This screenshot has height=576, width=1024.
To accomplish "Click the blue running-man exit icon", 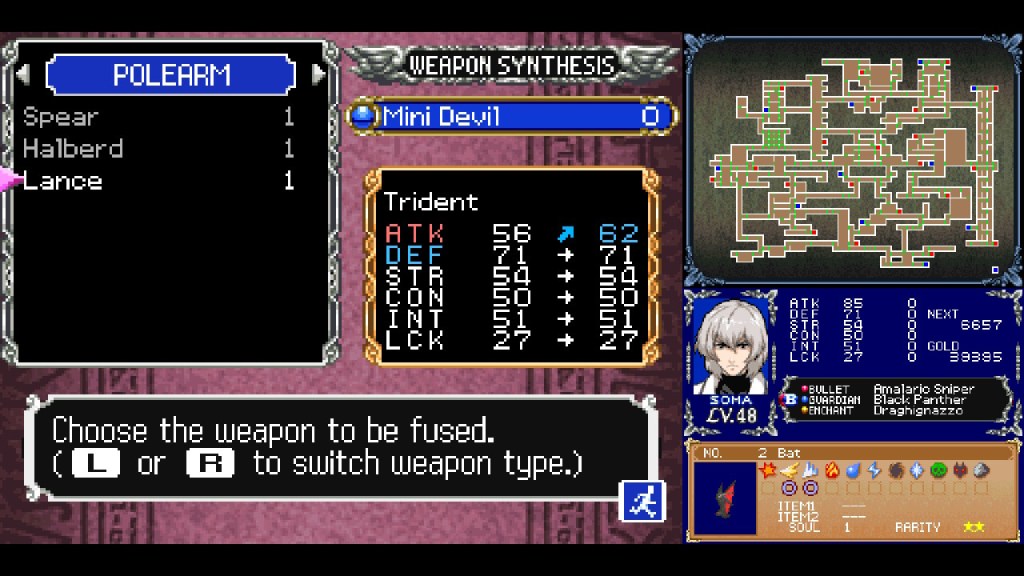I will tap(641, 501).
